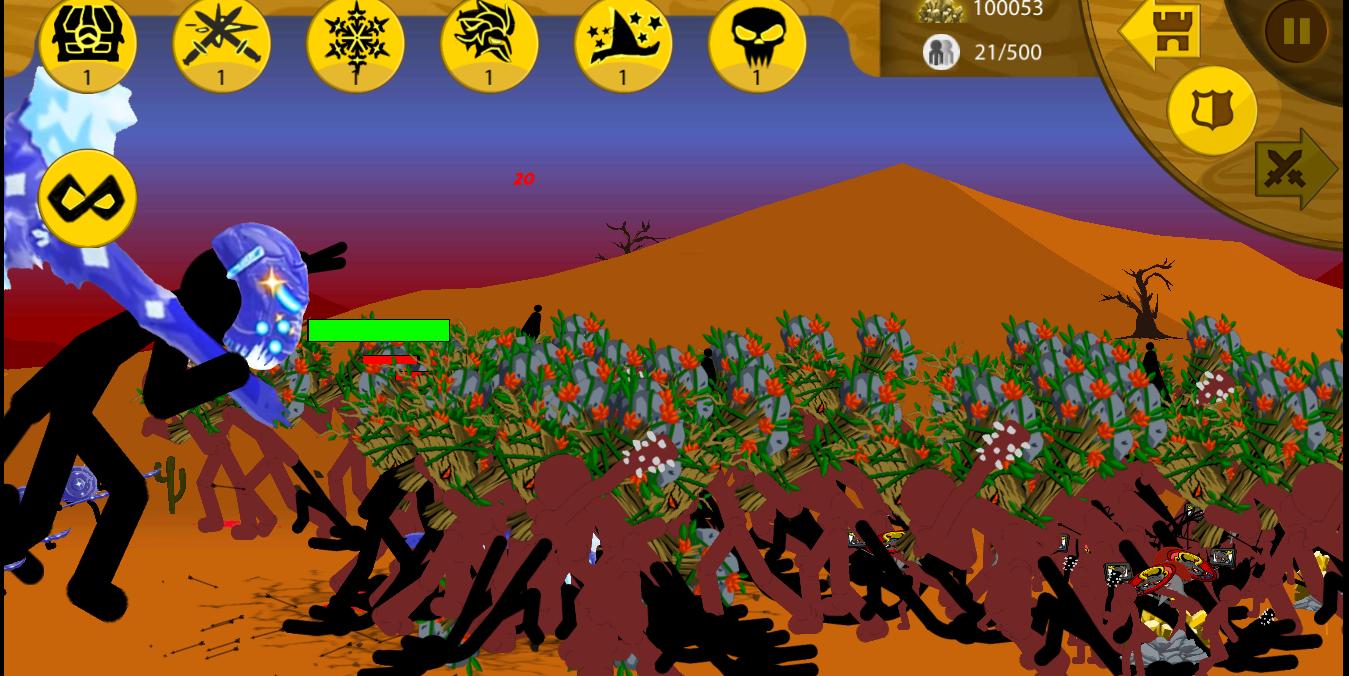Retreat to castle with the tower arrow
Image resolution: width=1349 pixels, height=676 pixels.
pos(1160,31)
